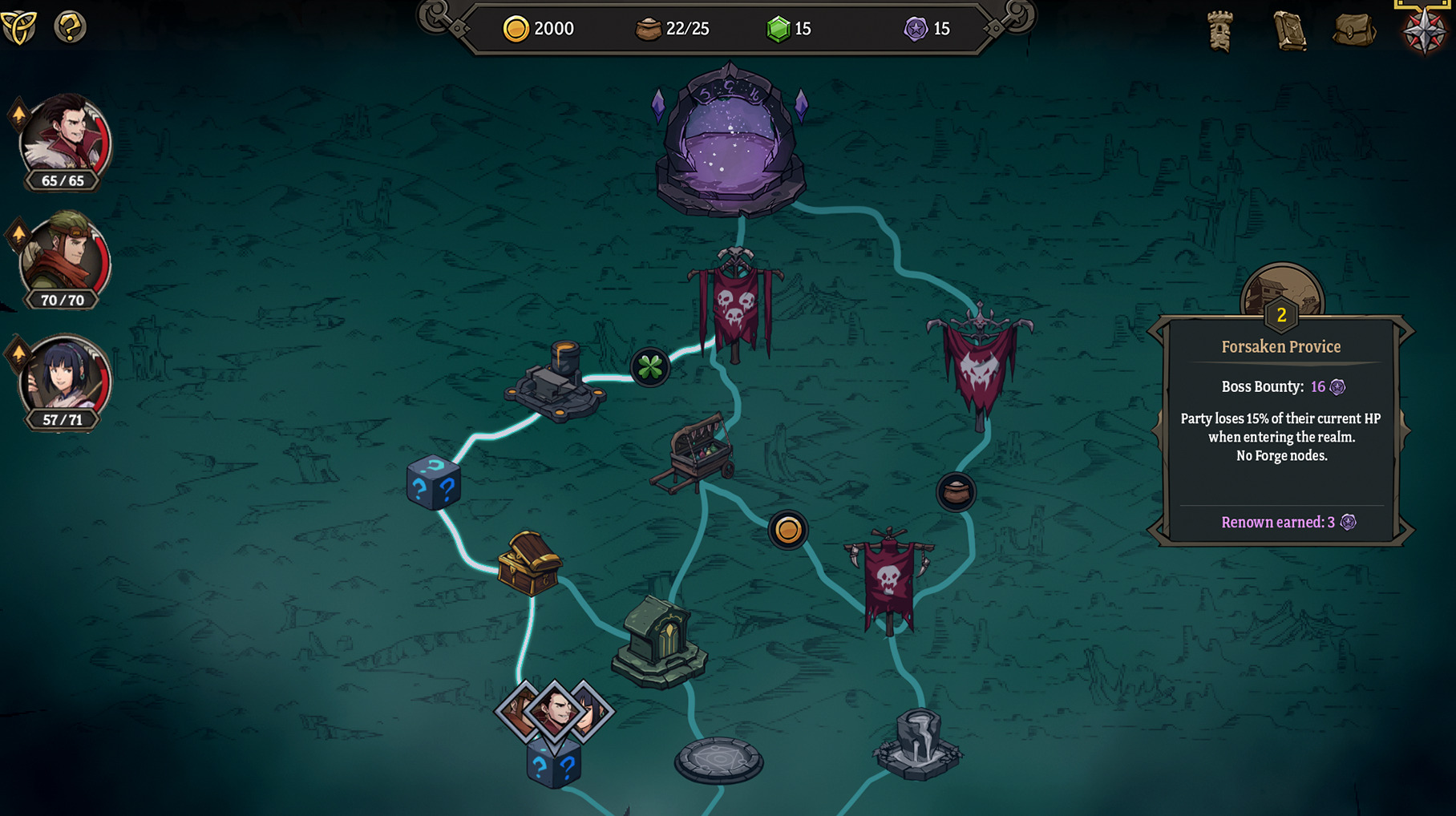The image size is (1456, 816).
Task: Pick the gold coin node
Action: (x=787, y=530)
